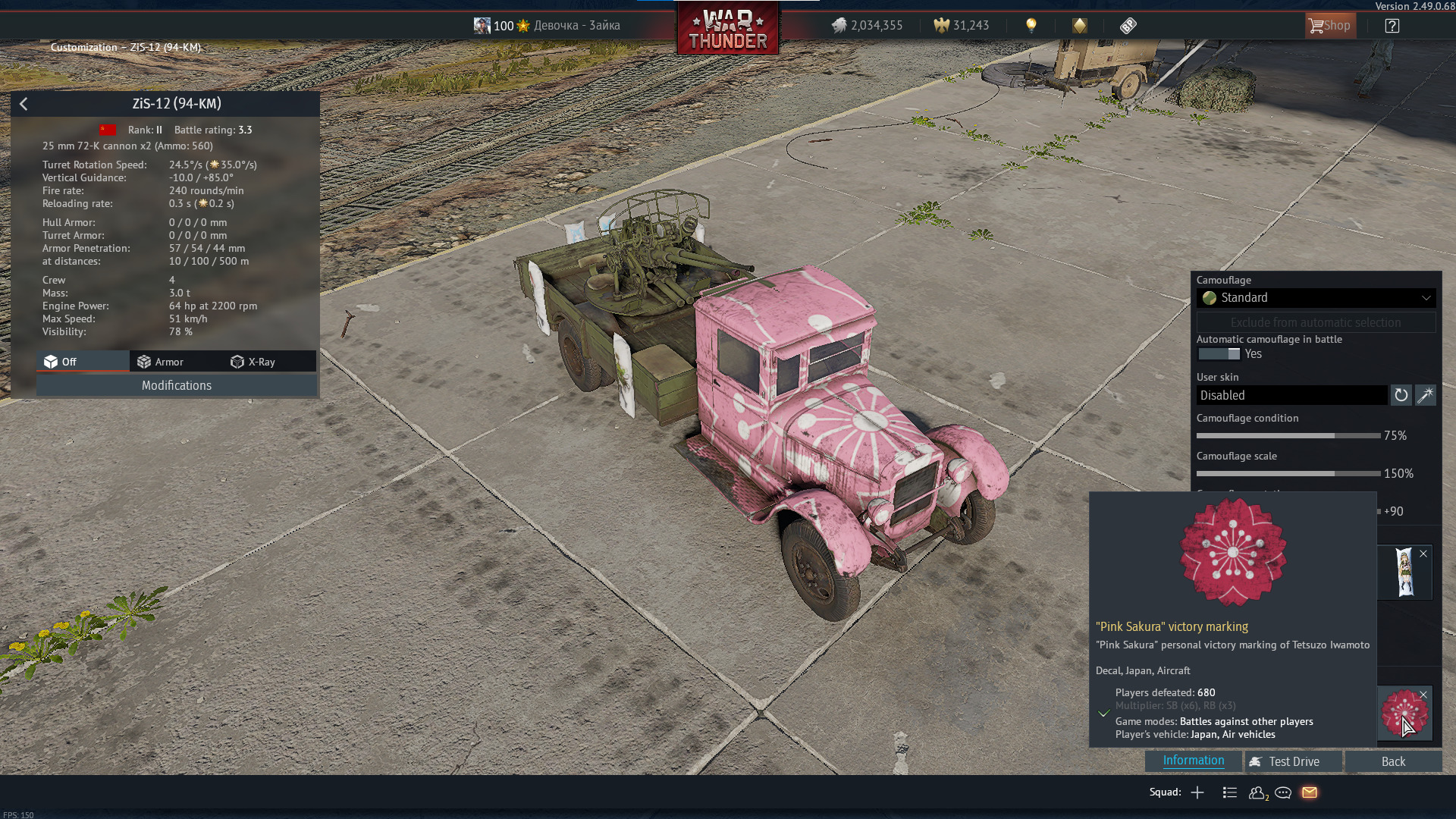Viewport: 1456px width, 819px height.
Task: Start a Test Drive
Action: 1285,761
